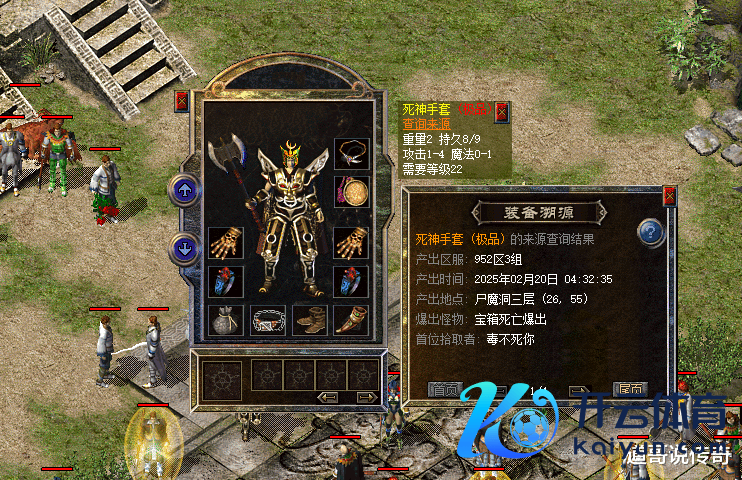Select the grey pouch slot
742x480 pixels.
pos(226,320)
